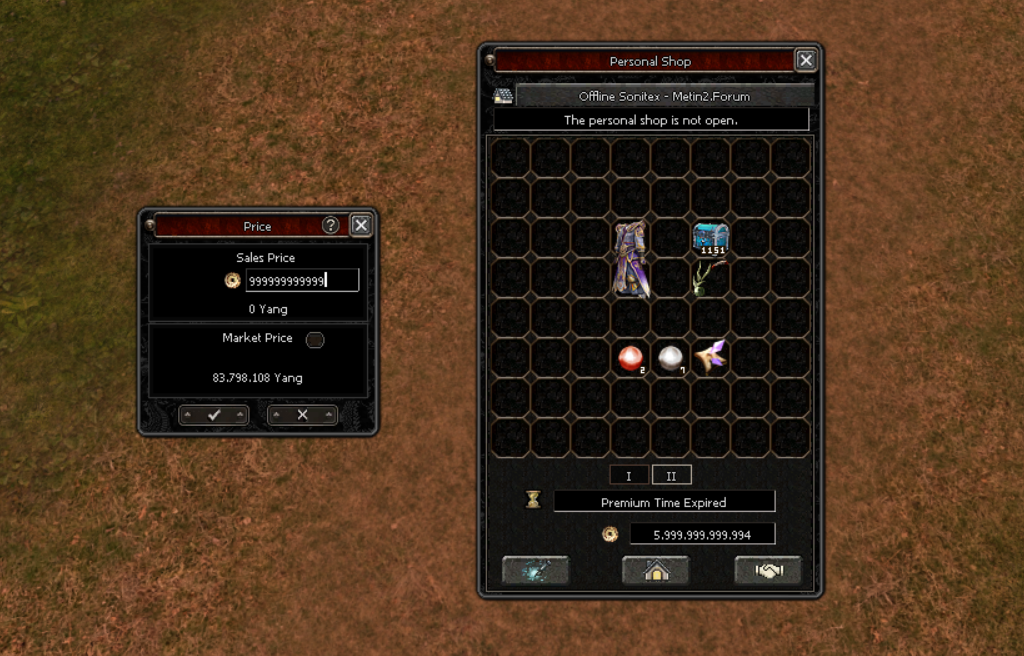
Task: Pick the red pearl item slot
Action: coord(631,358)
